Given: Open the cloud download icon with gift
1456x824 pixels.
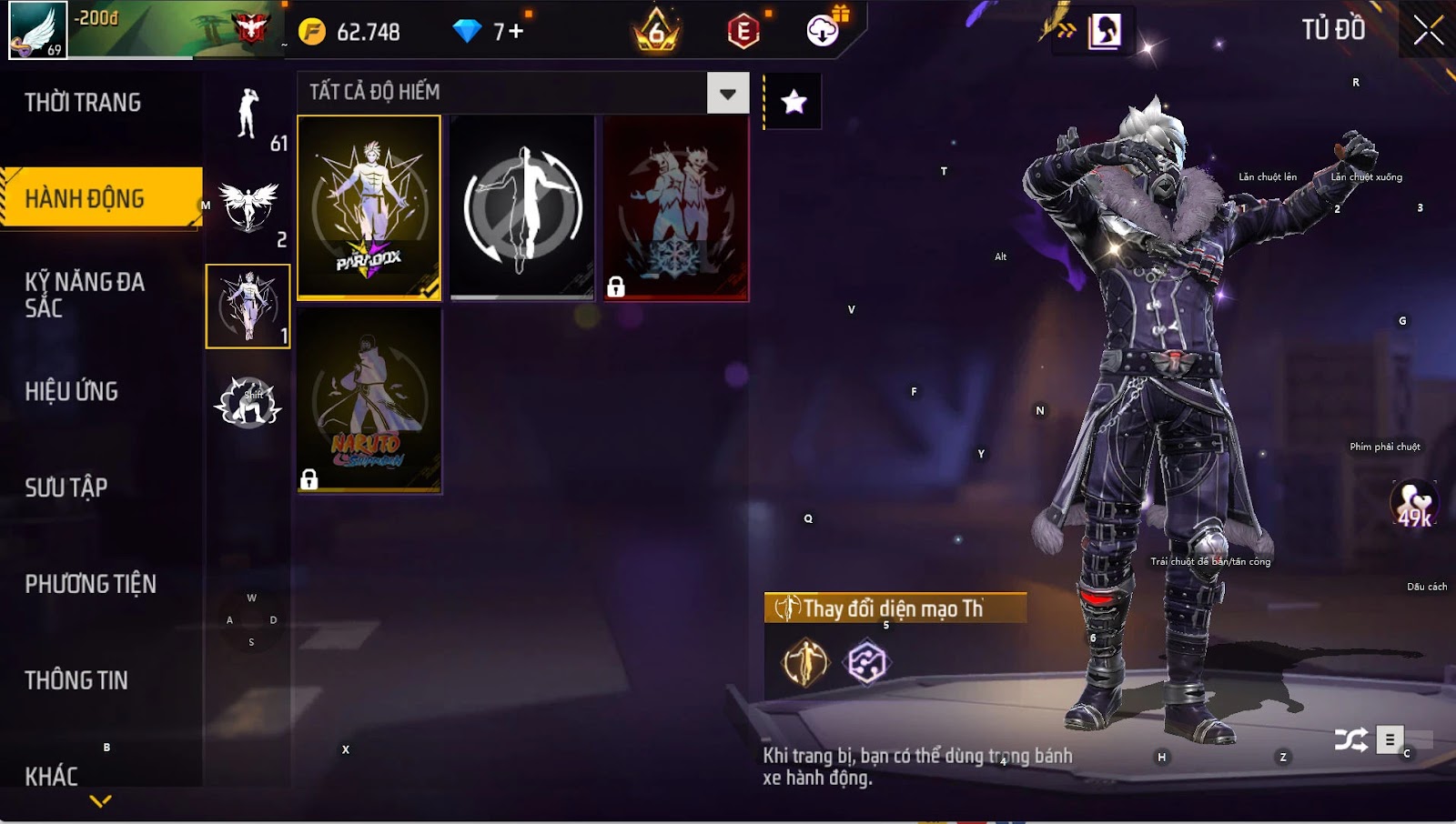Looking at the screenshot, I should 824,30.
